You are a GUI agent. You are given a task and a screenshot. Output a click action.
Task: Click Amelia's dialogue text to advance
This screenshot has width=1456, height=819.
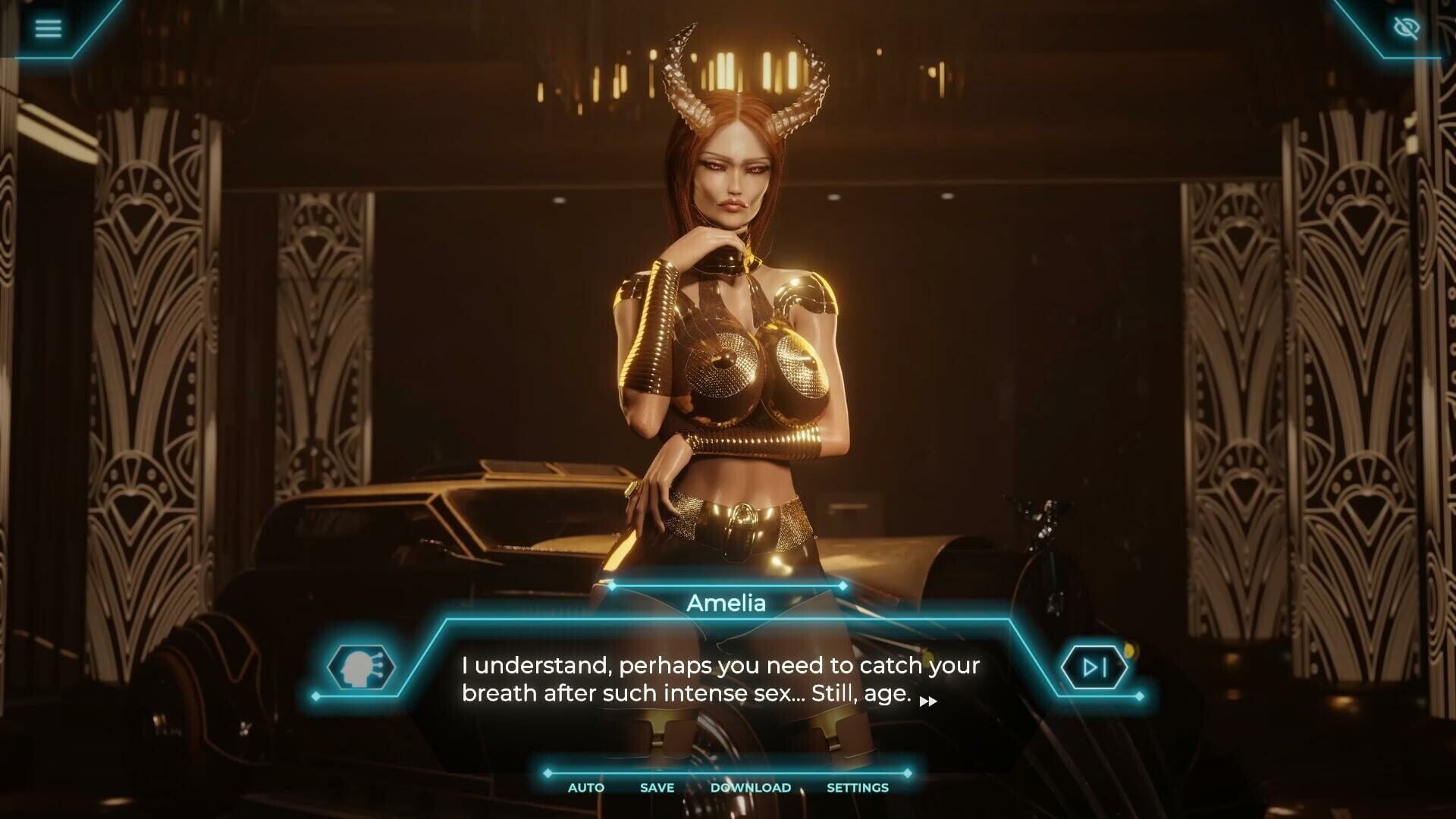pyautogui.click(x=719, y=679)
